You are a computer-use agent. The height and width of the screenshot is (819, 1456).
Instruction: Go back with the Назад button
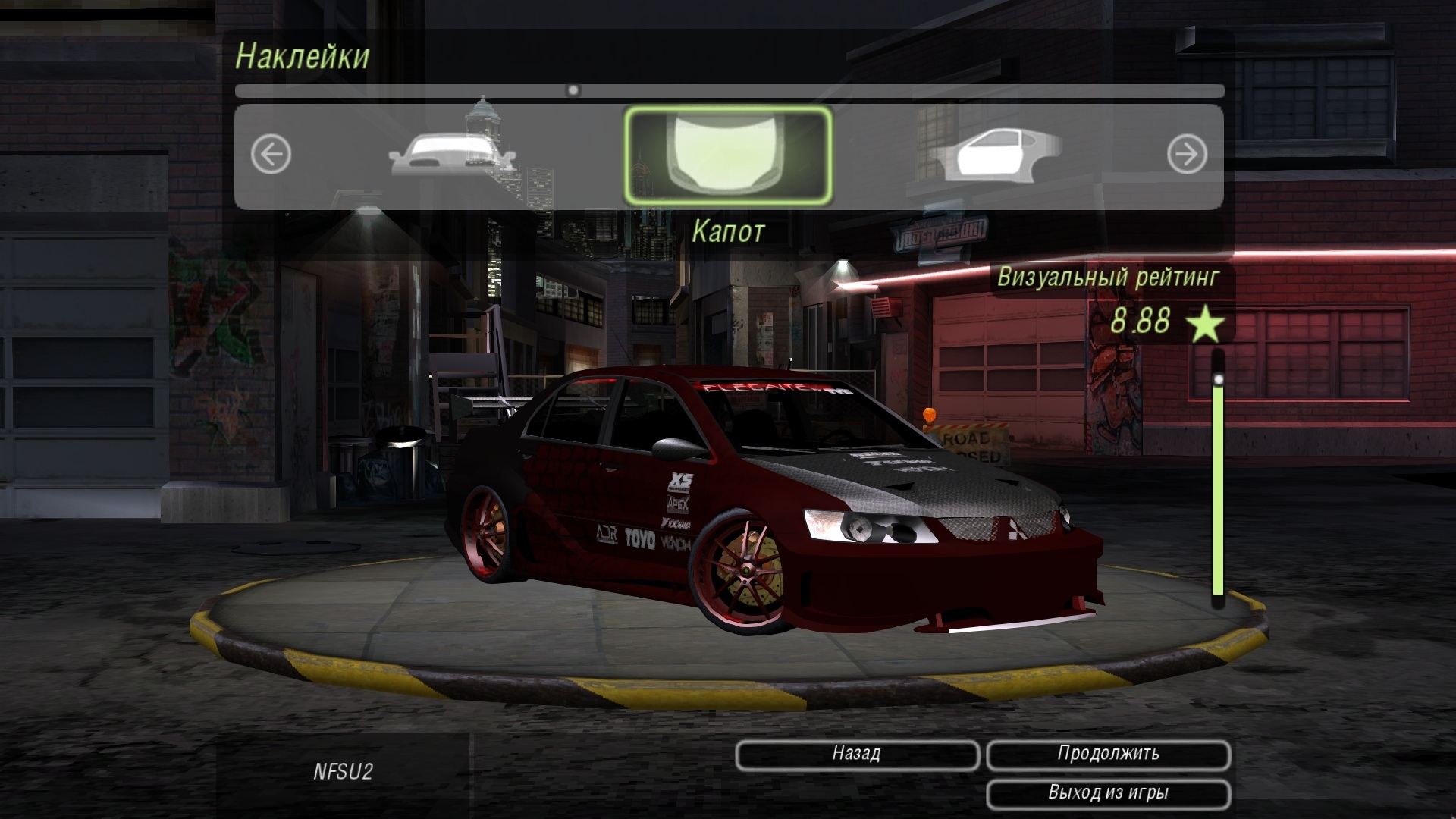[x=856, y=754]
